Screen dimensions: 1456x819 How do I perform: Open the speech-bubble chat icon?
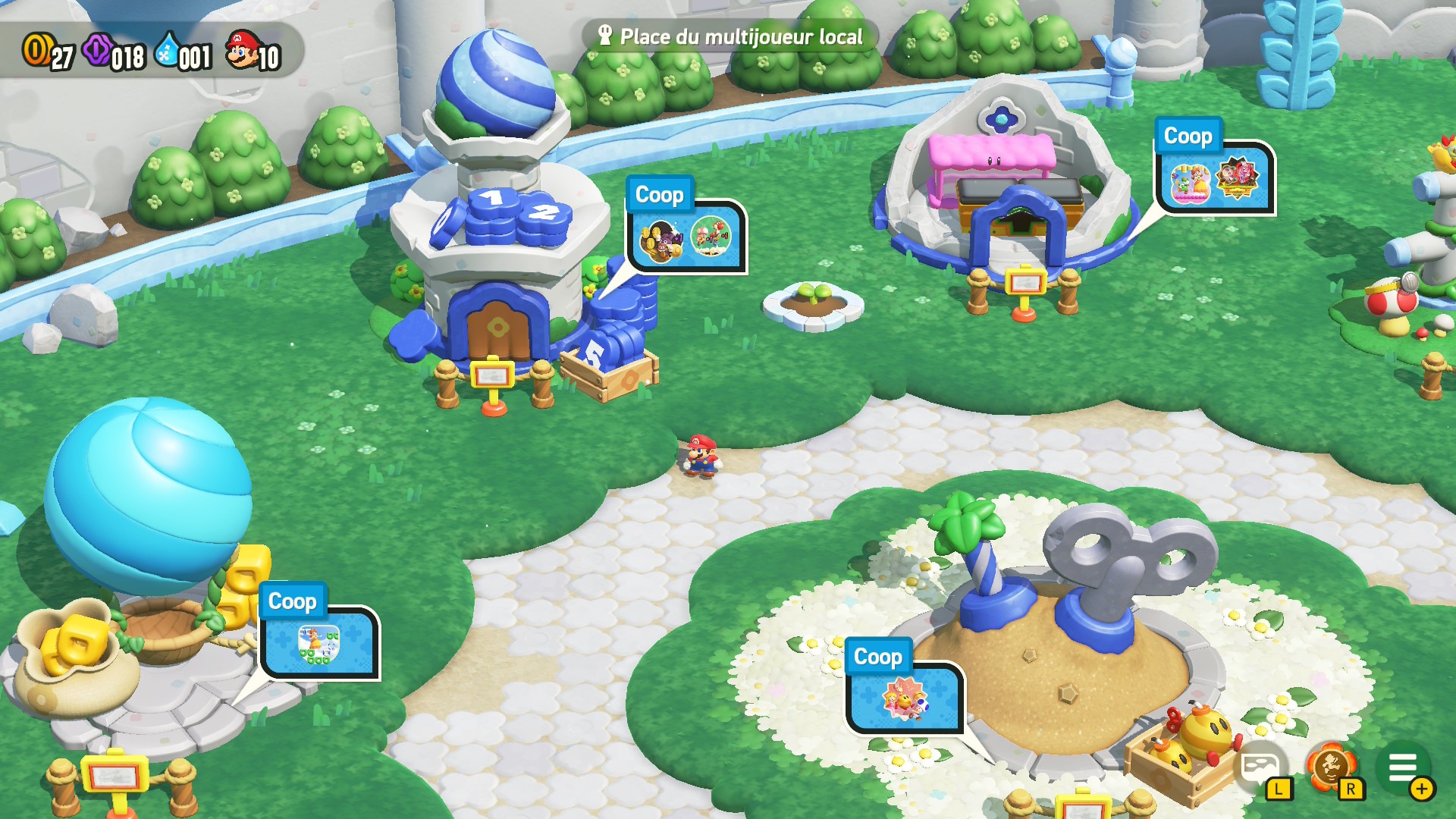click(1259, 767)
